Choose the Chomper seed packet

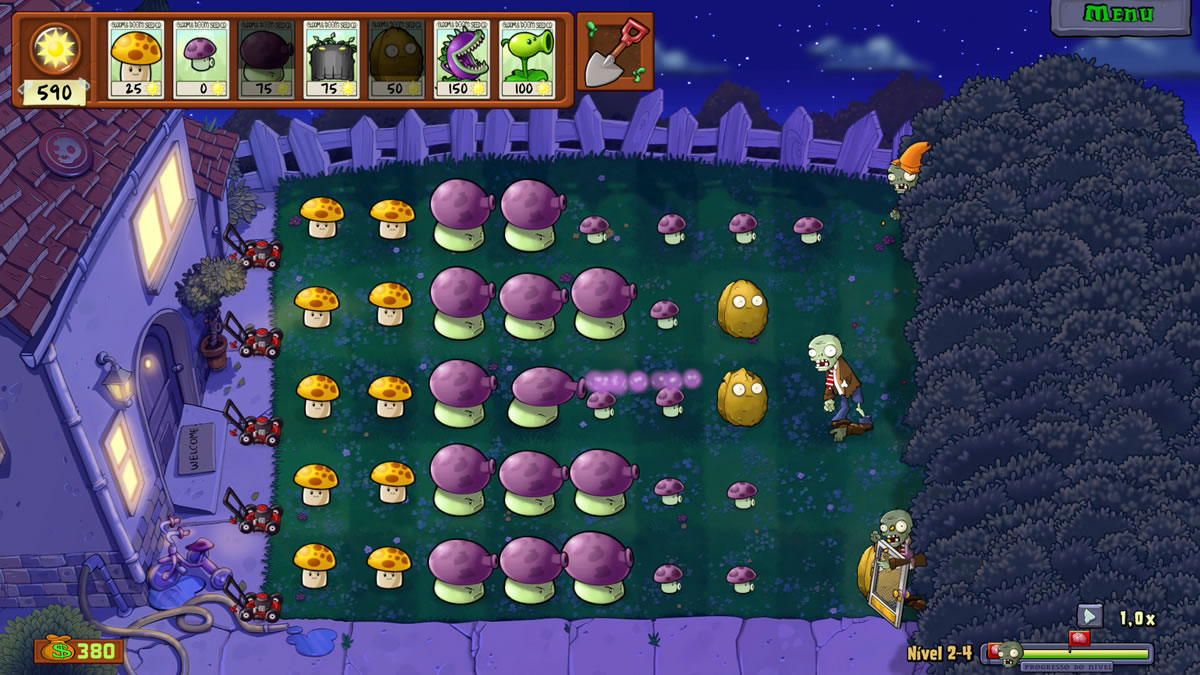click(463, 59)
